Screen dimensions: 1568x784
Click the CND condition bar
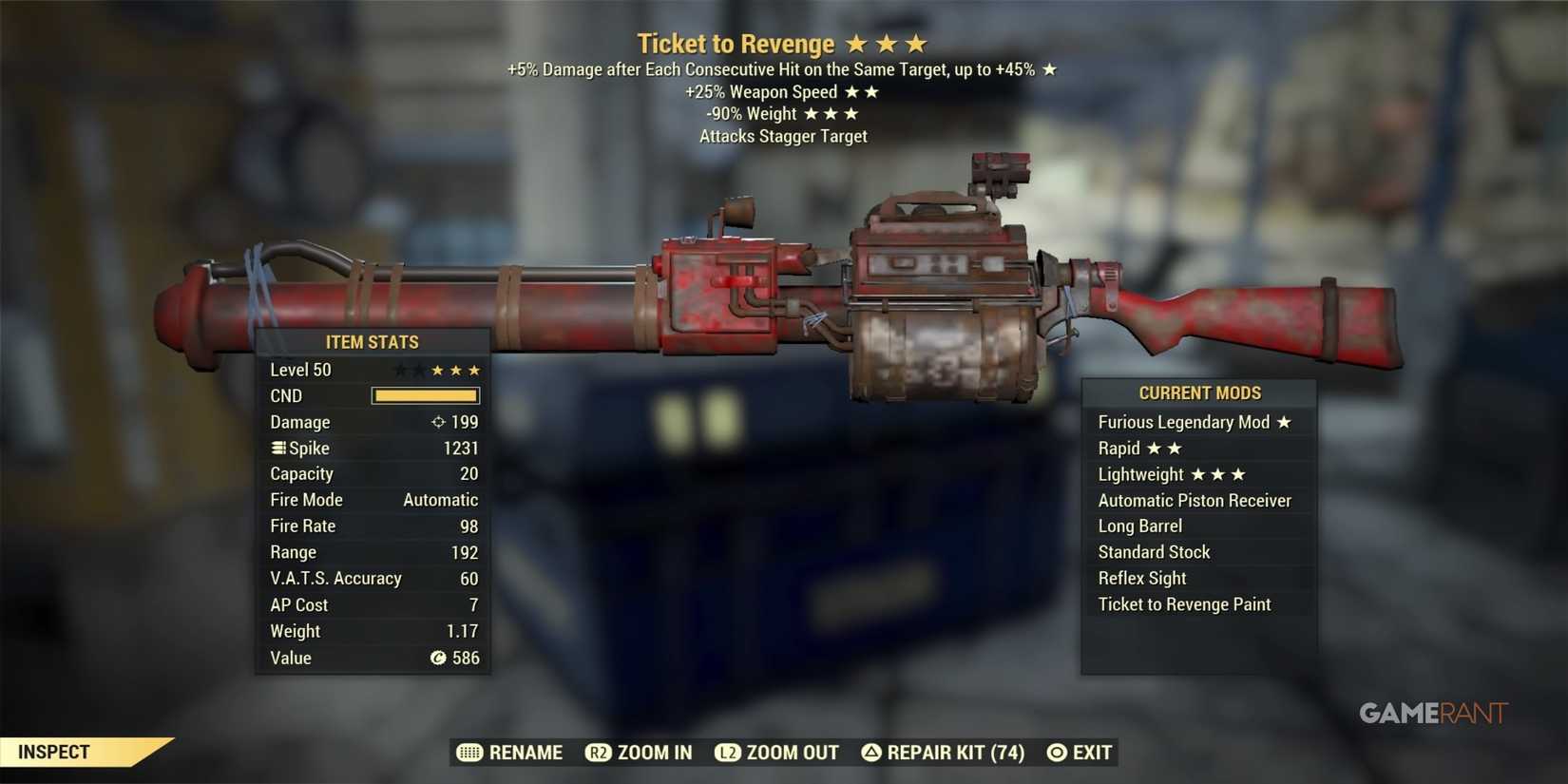coord(426,395)
